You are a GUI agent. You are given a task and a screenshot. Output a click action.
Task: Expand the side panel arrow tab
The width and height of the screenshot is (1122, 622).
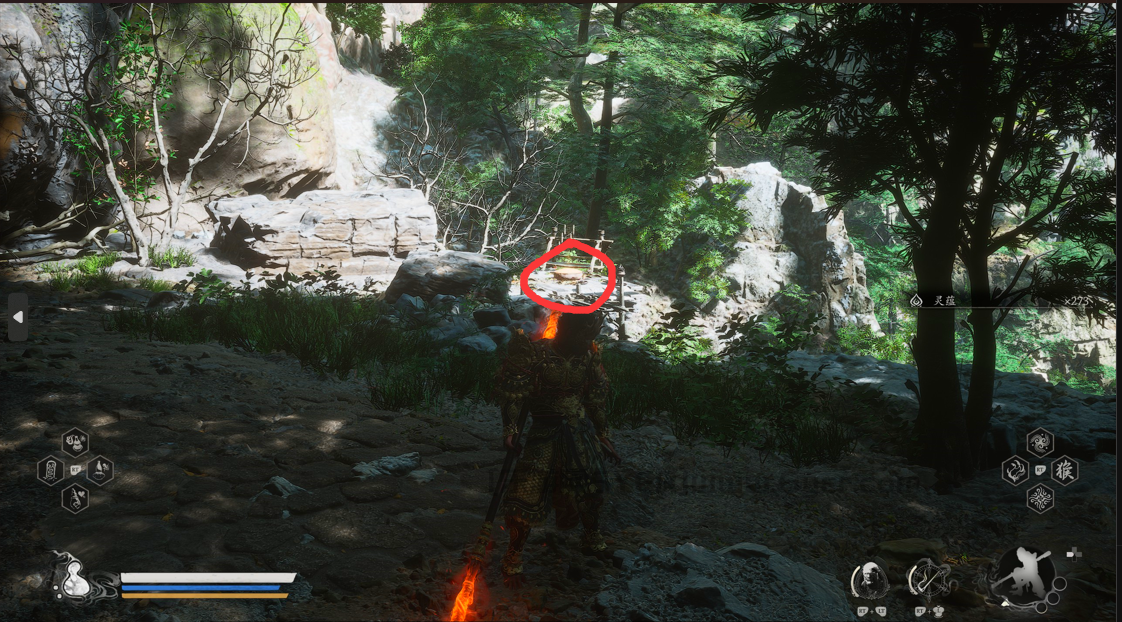[x=17, y=317]
